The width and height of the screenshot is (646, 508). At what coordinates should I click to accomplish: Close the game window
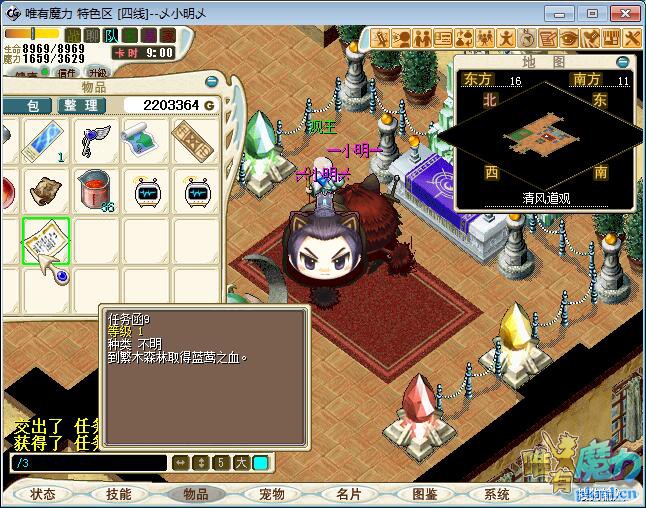click(x=624, y=13)
